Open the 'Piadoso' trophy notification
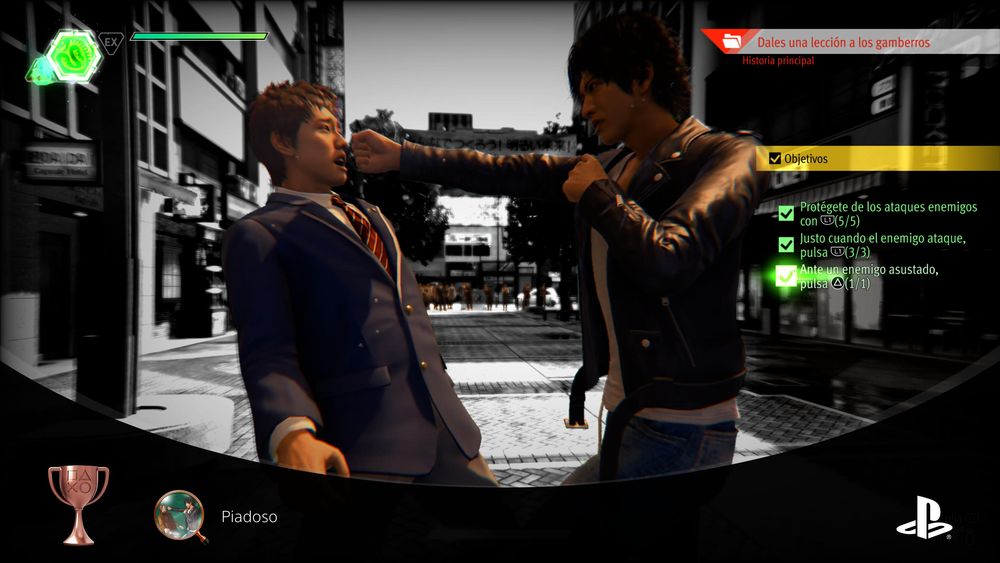This screenshot has height=563, width=1000. pos(249,517)
